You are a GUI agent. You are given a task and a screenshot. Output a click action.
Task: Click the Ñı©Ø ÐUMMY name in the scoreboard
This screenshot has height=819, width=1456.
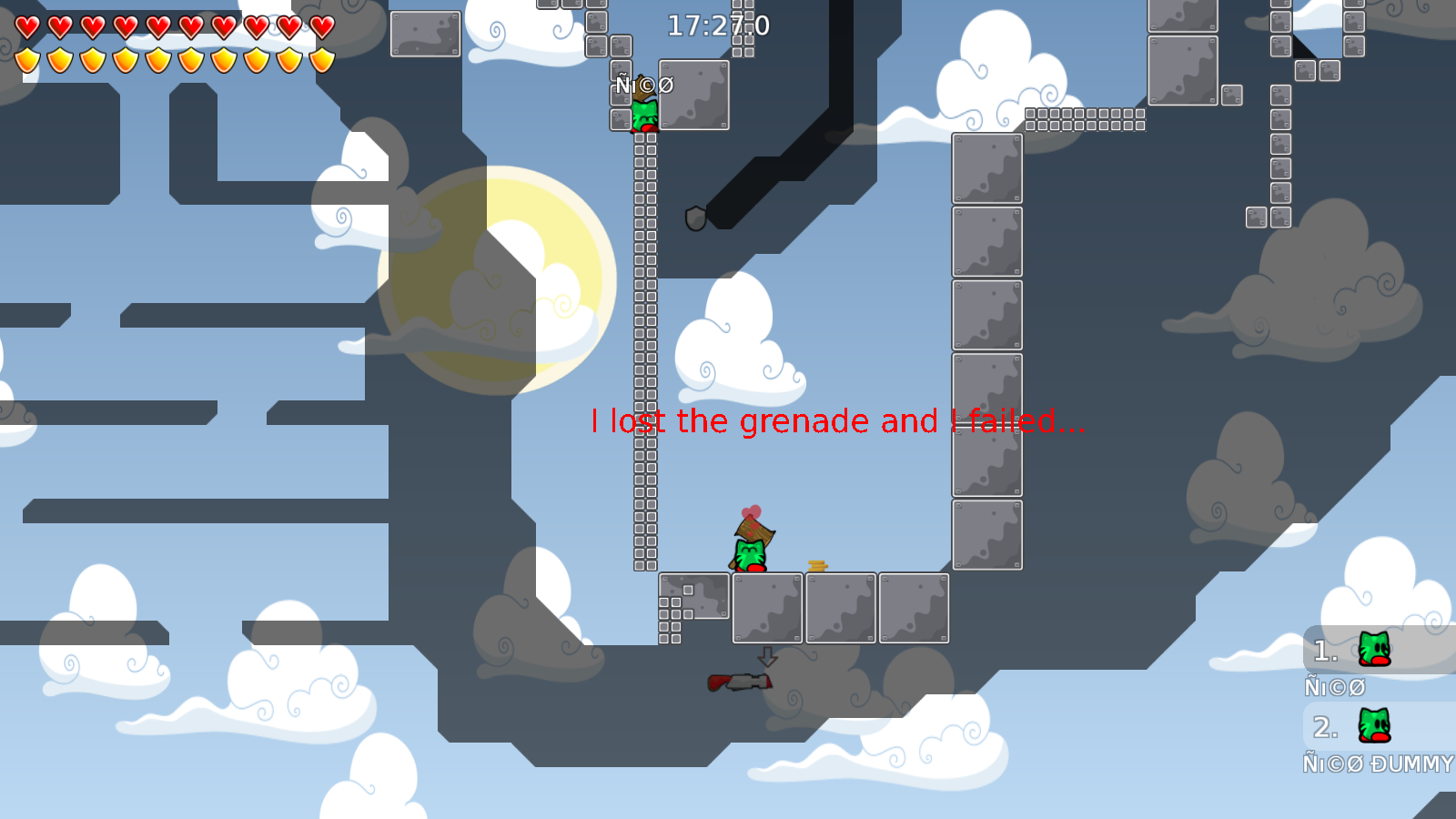click(x=1377, y=764)
